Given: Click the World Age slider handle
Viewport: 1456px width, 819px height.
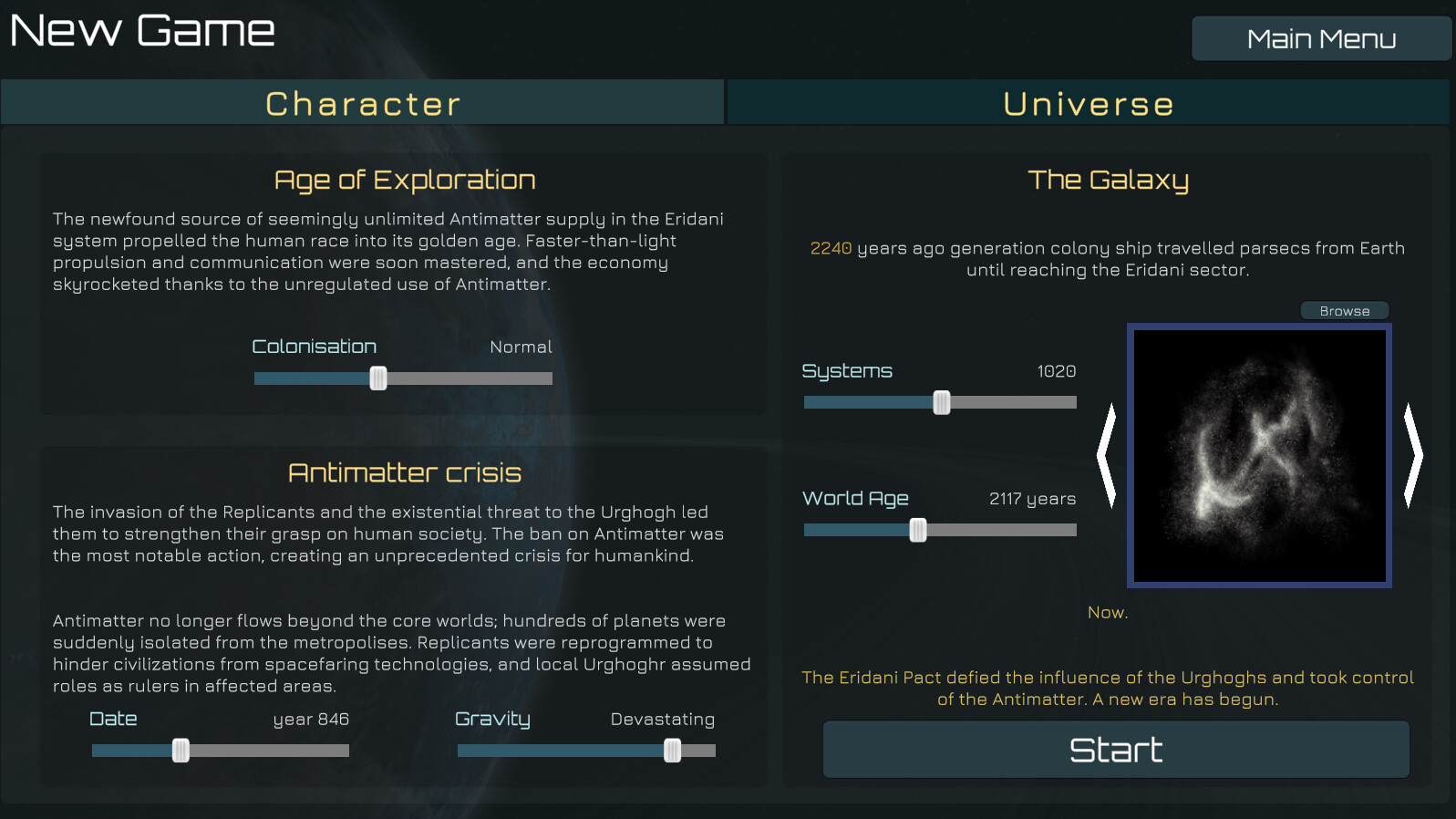Looking at the screenshot, I should (x=917, y=529).
